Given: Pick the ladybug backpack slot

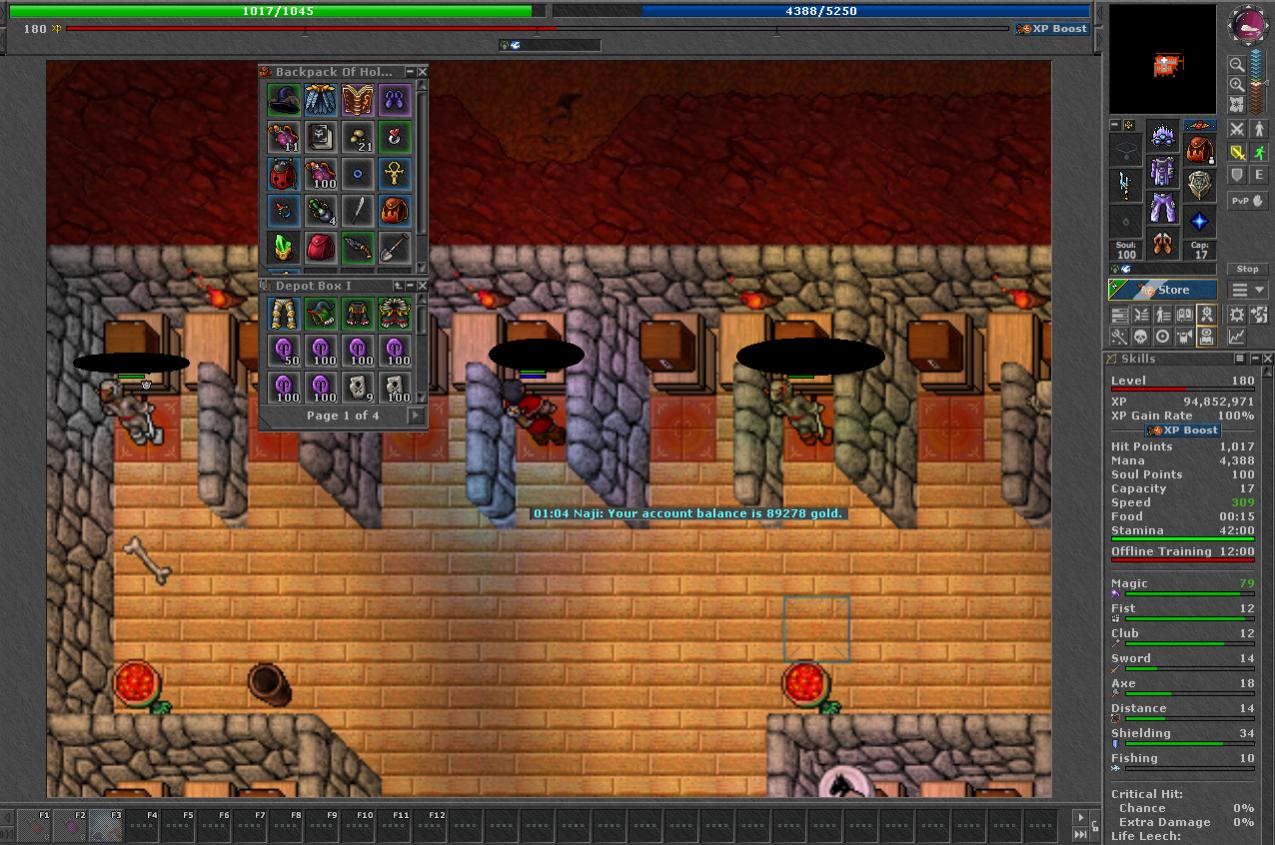Looking at the screenshot, I should 284,174.
